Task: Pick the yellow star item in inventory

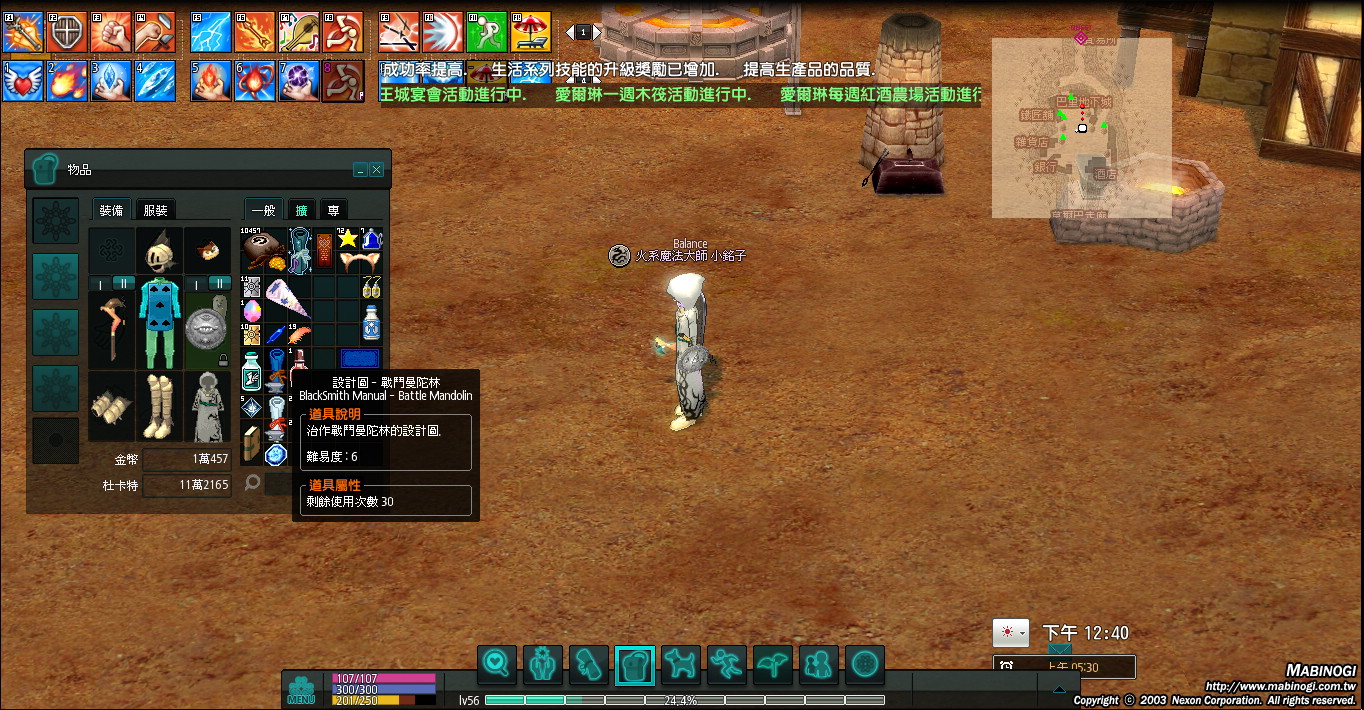Action: (348, 240)
